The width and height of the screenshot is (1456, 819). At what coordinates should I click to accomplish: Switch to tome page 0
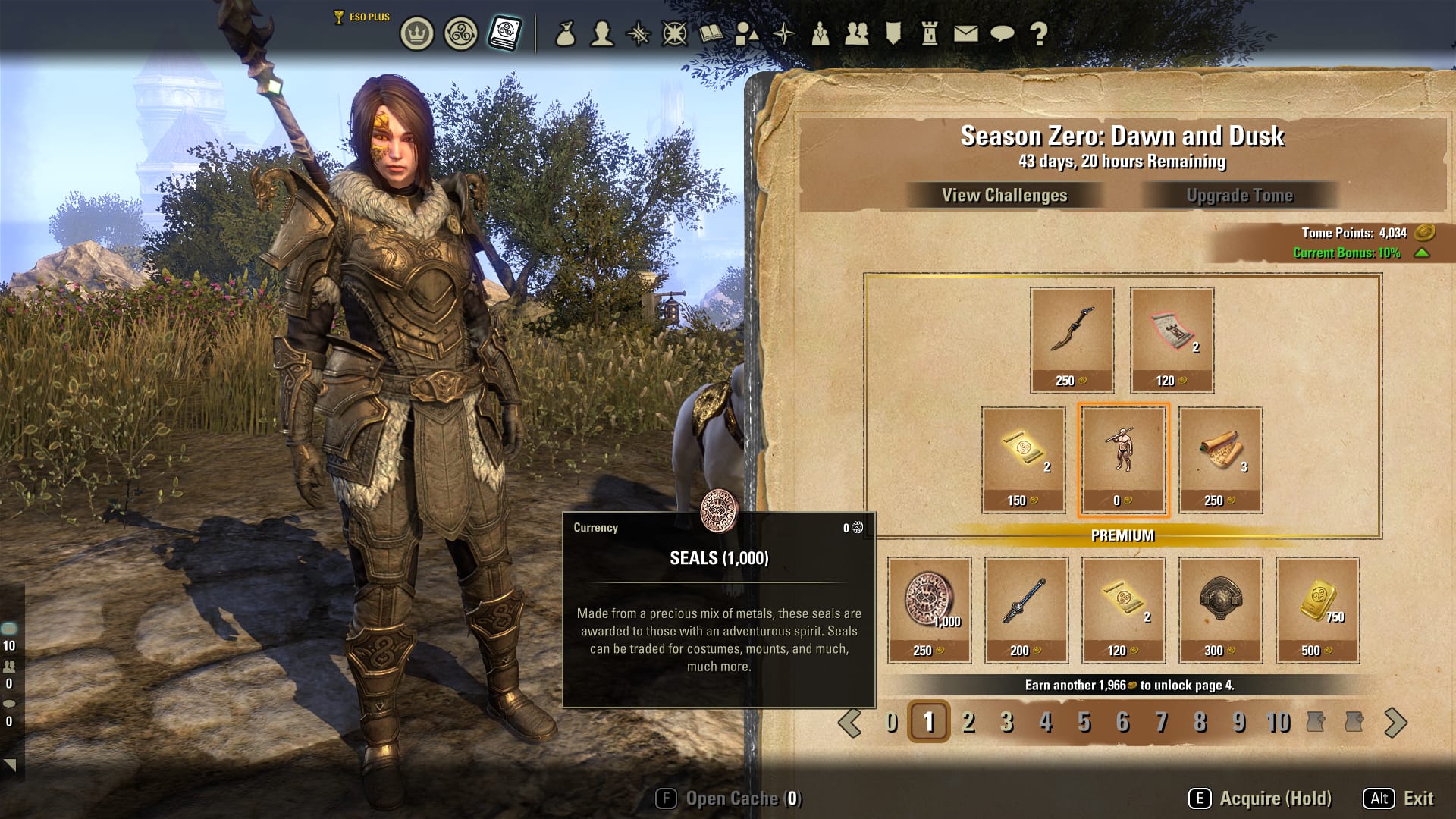coord(892,722)
